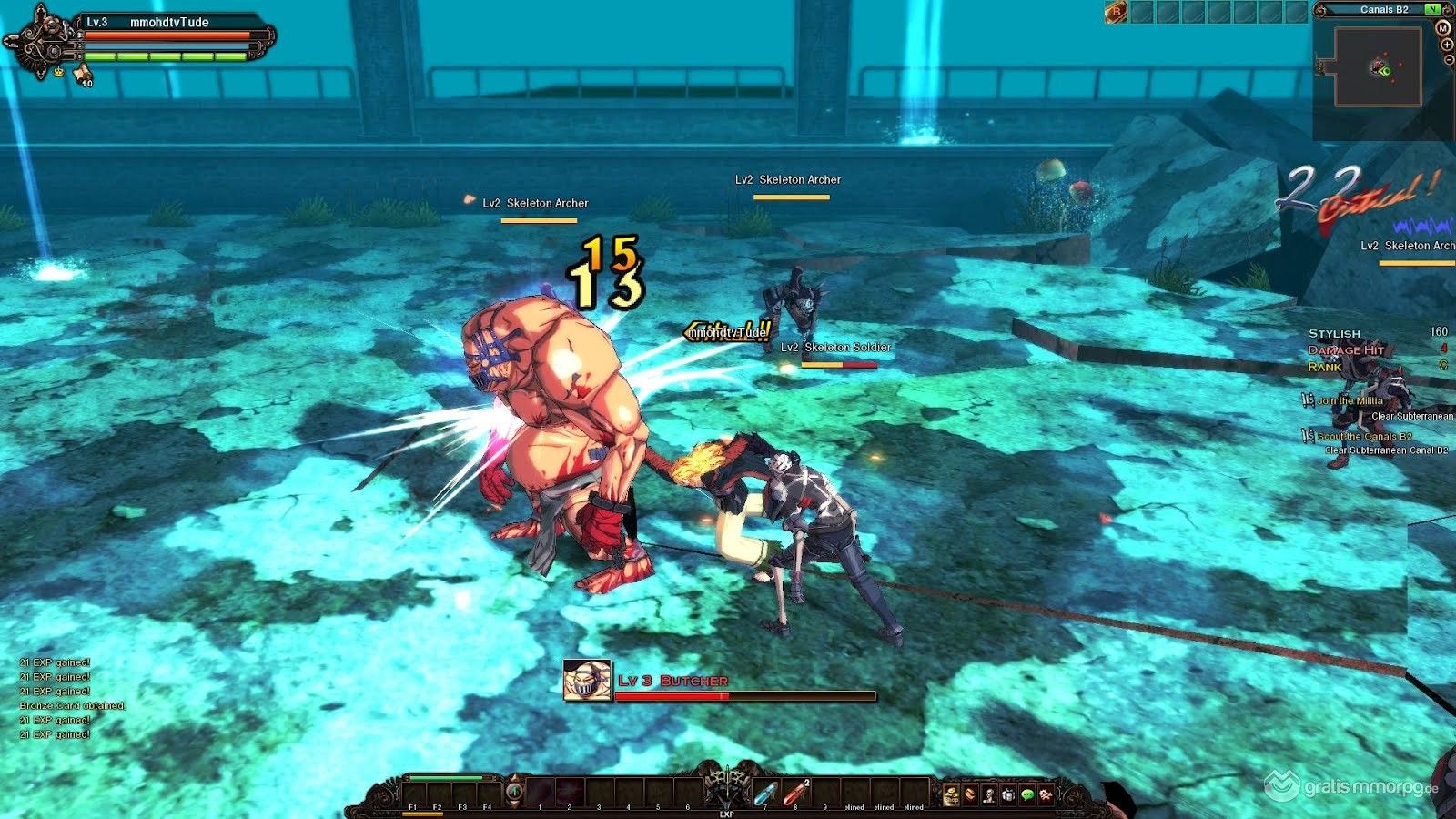1456x819 pixels.
Task: Use the blue mana potion in slot 7
Action: pyautogui.click(x=766, y=794)
